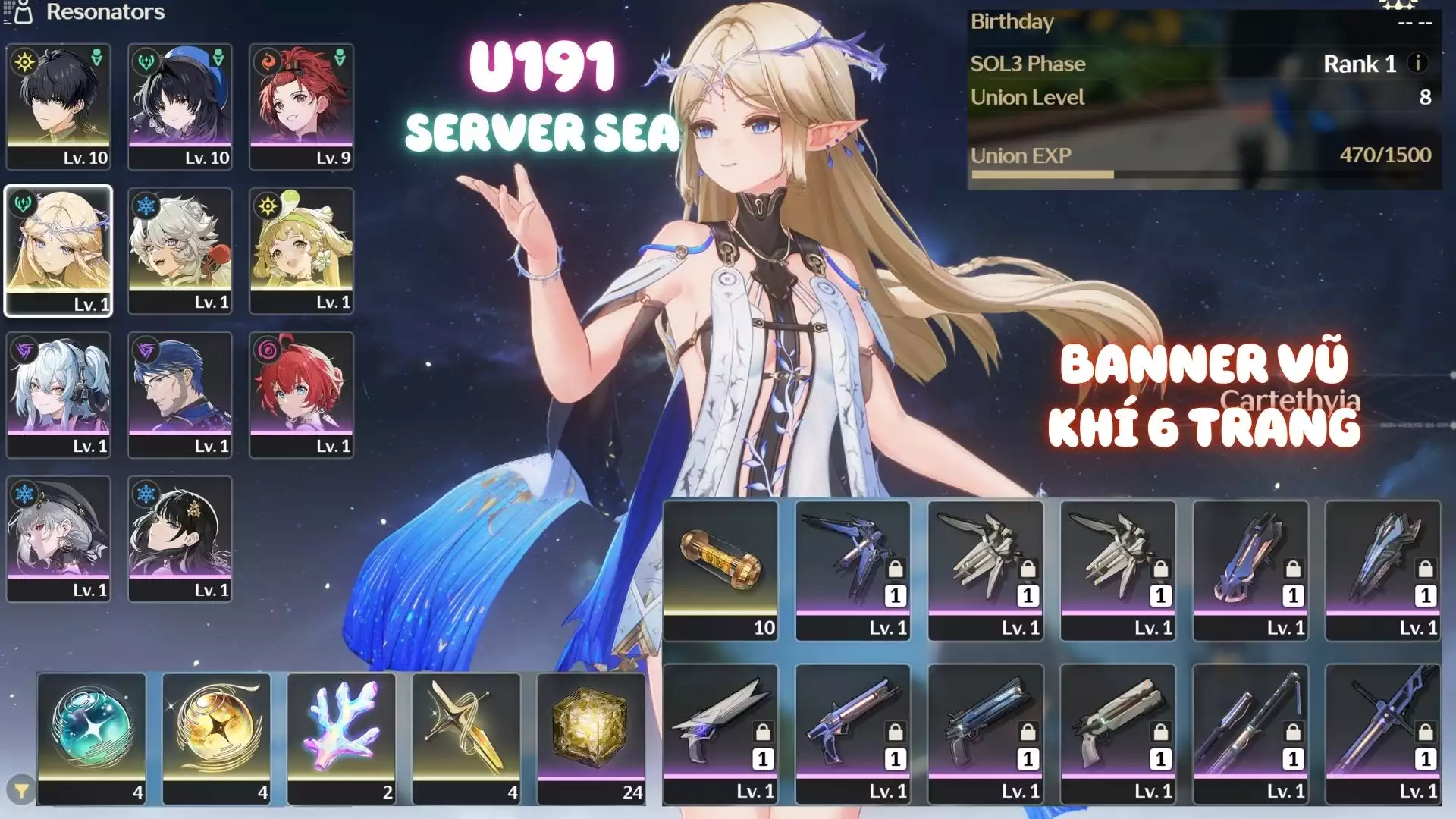
Task: Choose the blonde girl with the flower hairpiece
Action: tap(301, 249)
